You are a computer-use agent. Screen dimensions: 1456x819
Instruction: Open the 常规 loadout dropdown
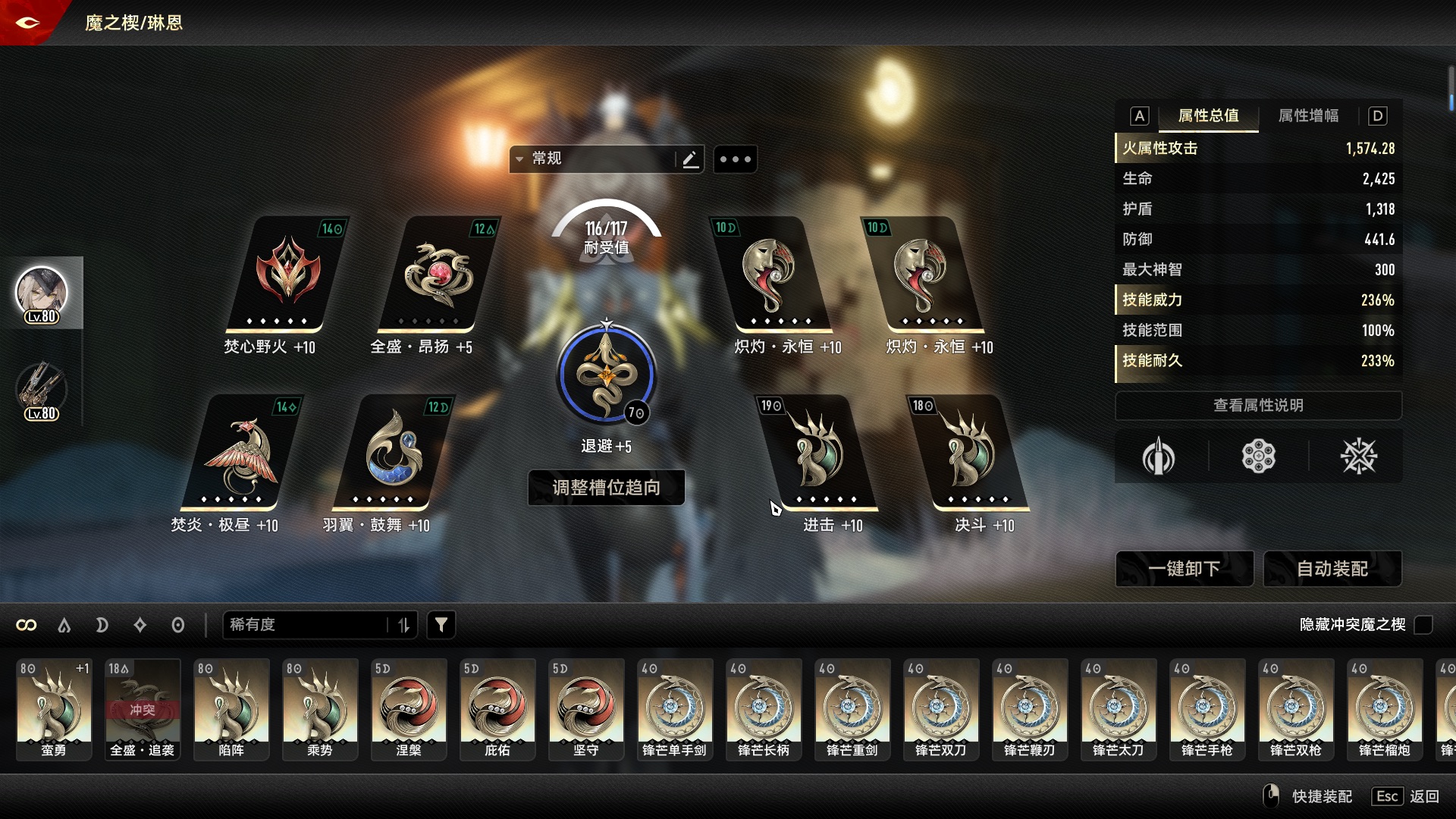591,159
